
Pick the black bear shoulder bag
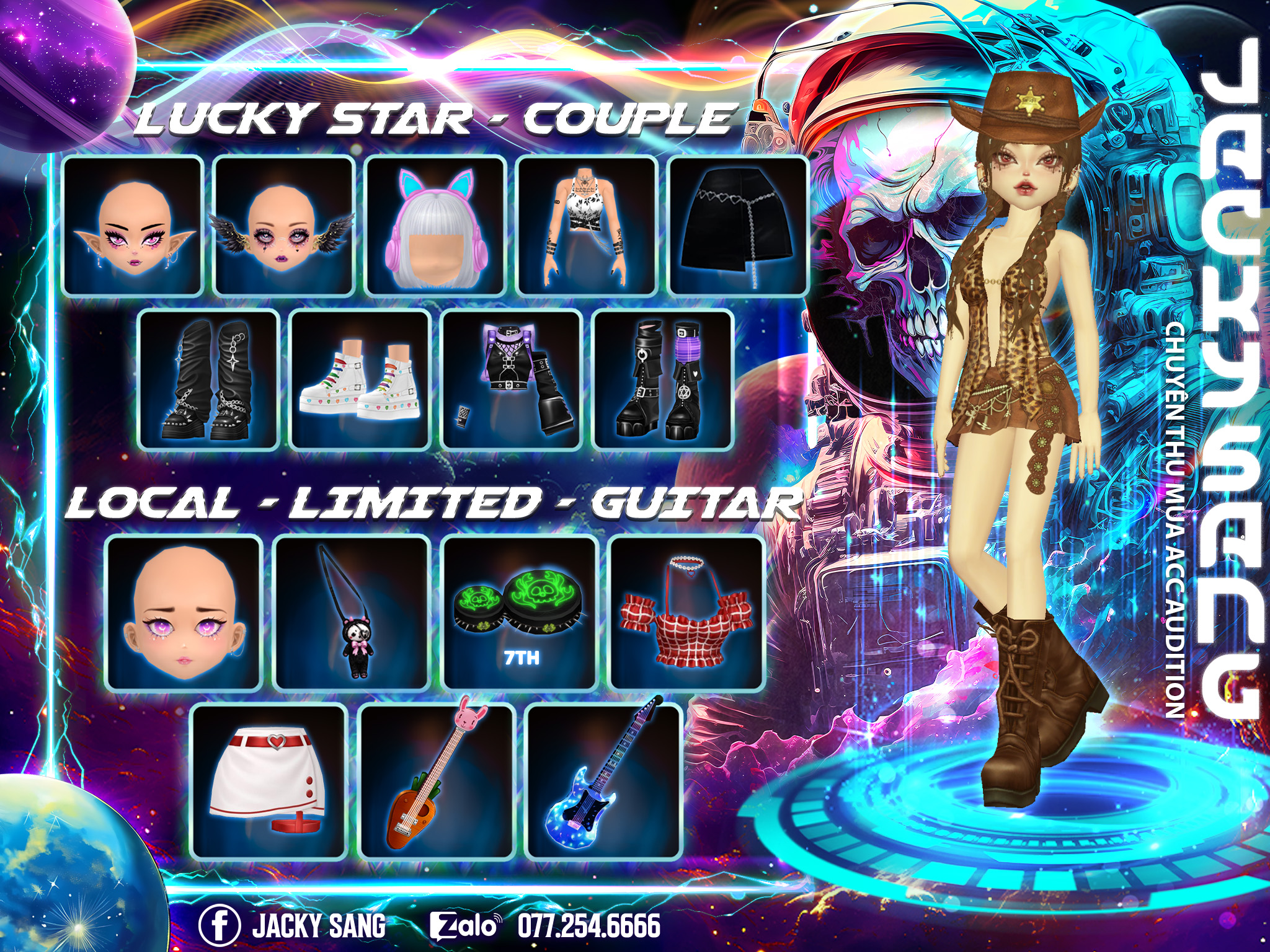tap(352, 613)
